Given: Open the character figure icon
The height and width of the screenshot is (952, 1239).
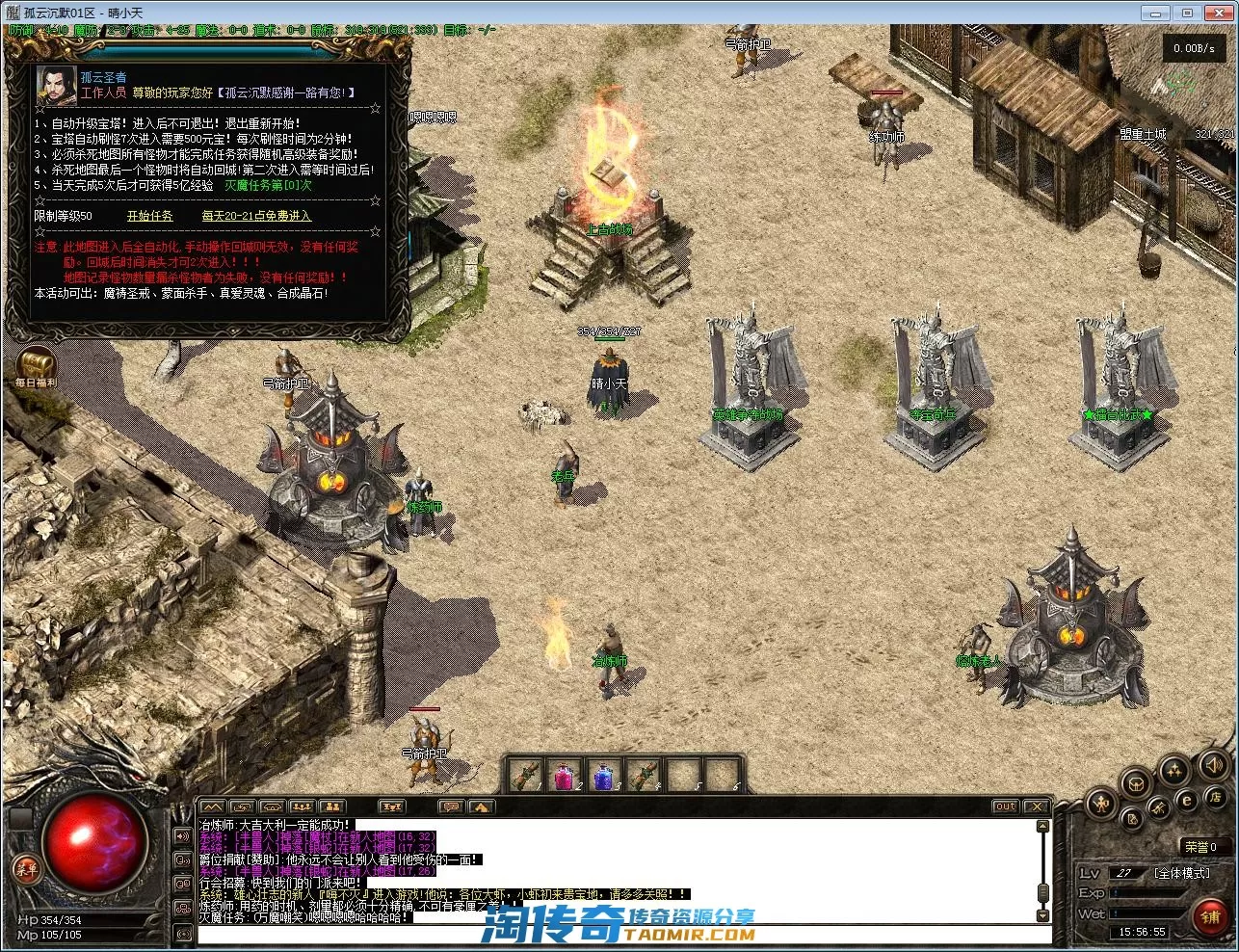Looking at the screenshot, I should tap(1100, 805).
